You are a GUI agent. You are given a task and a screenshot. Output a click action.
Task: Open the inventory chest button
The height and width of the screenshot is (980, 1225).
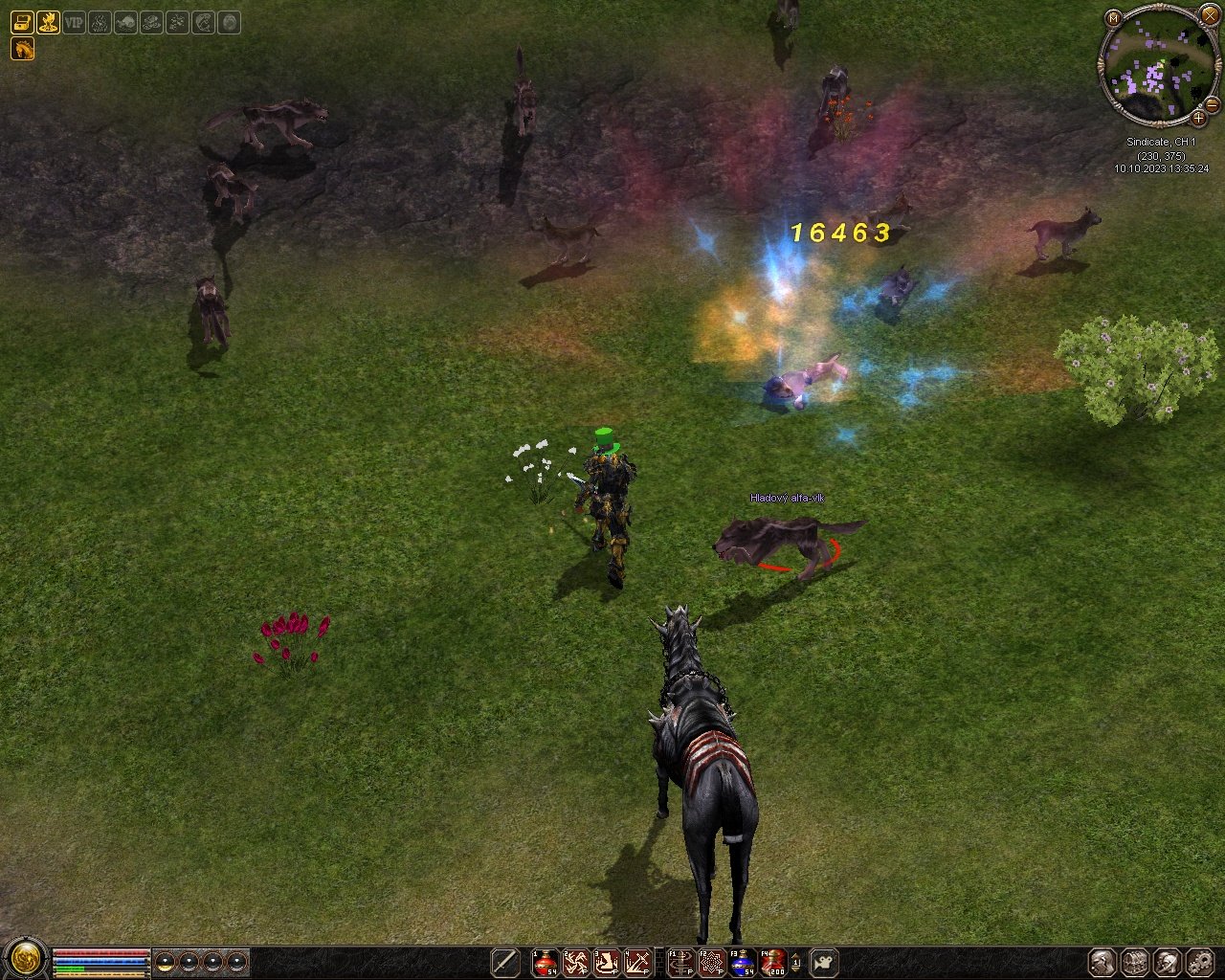[1135, 962]
